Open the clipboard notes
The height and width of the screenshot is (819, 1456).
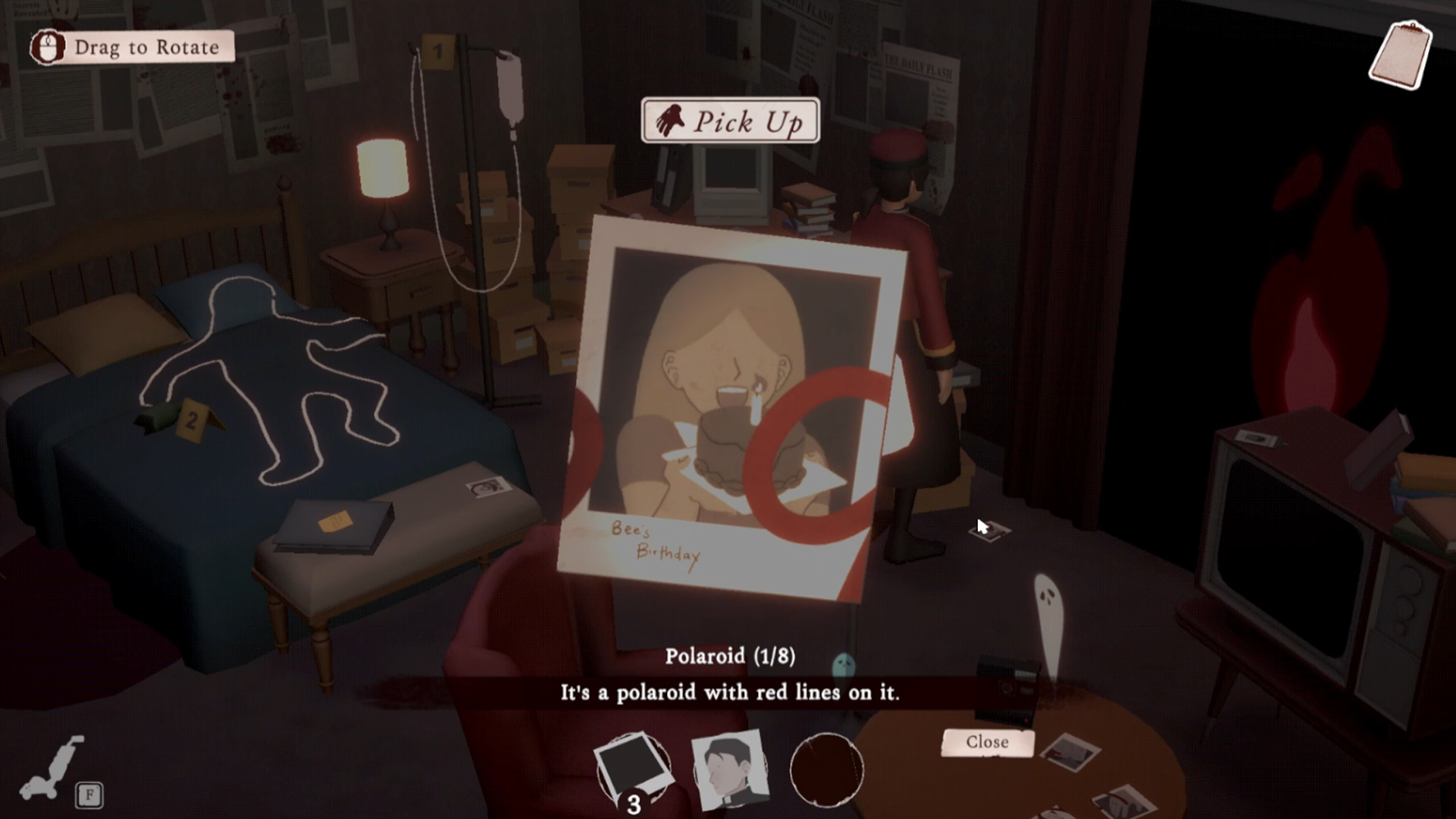1401,55
